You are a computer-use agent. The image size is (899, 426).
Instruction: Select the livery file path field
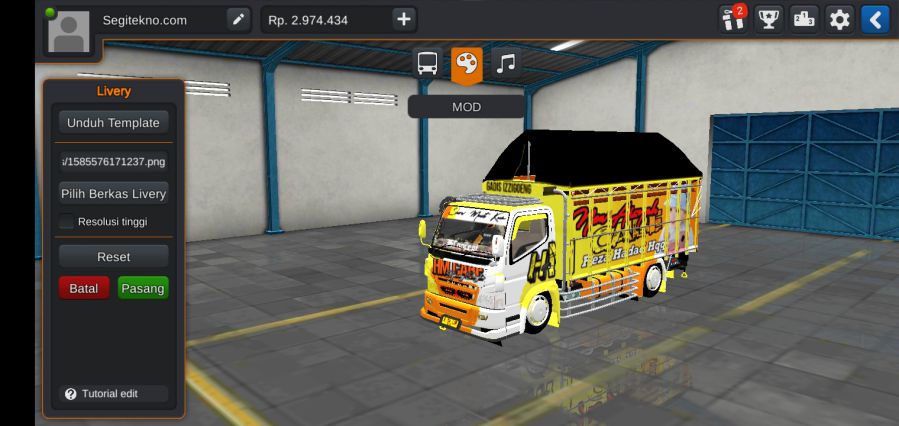pos(113,159)
